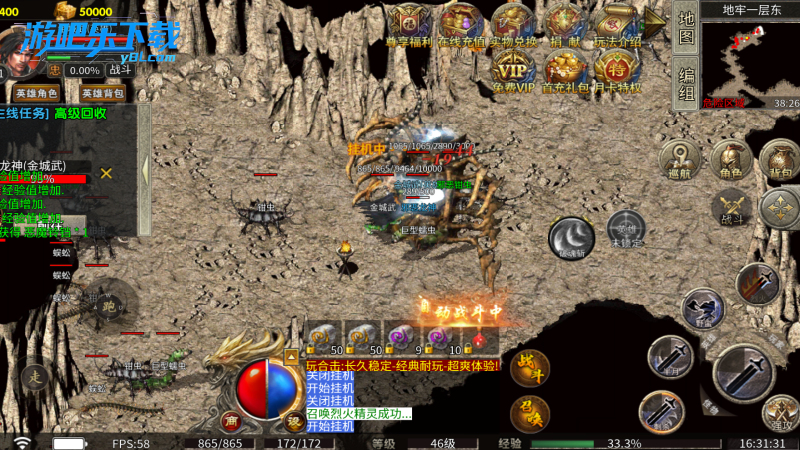The width and height of the screenshot is (800, 450).
Task: Open the 实物兑换 exchange icon
Action: 512,23
